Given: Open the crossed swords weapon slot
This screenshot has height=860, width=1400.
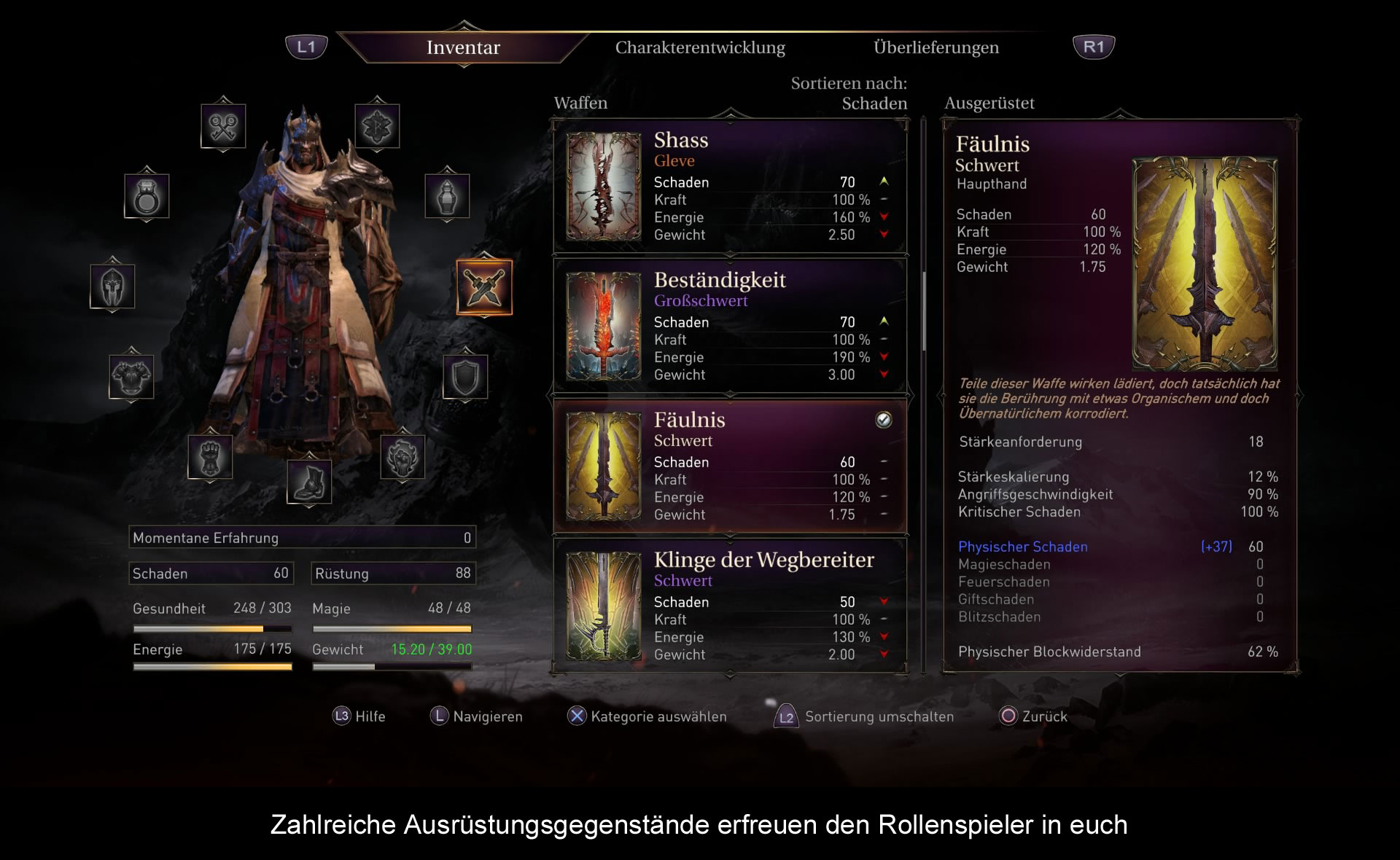Looking at the screenshot, I should click(x=484, y=287).
